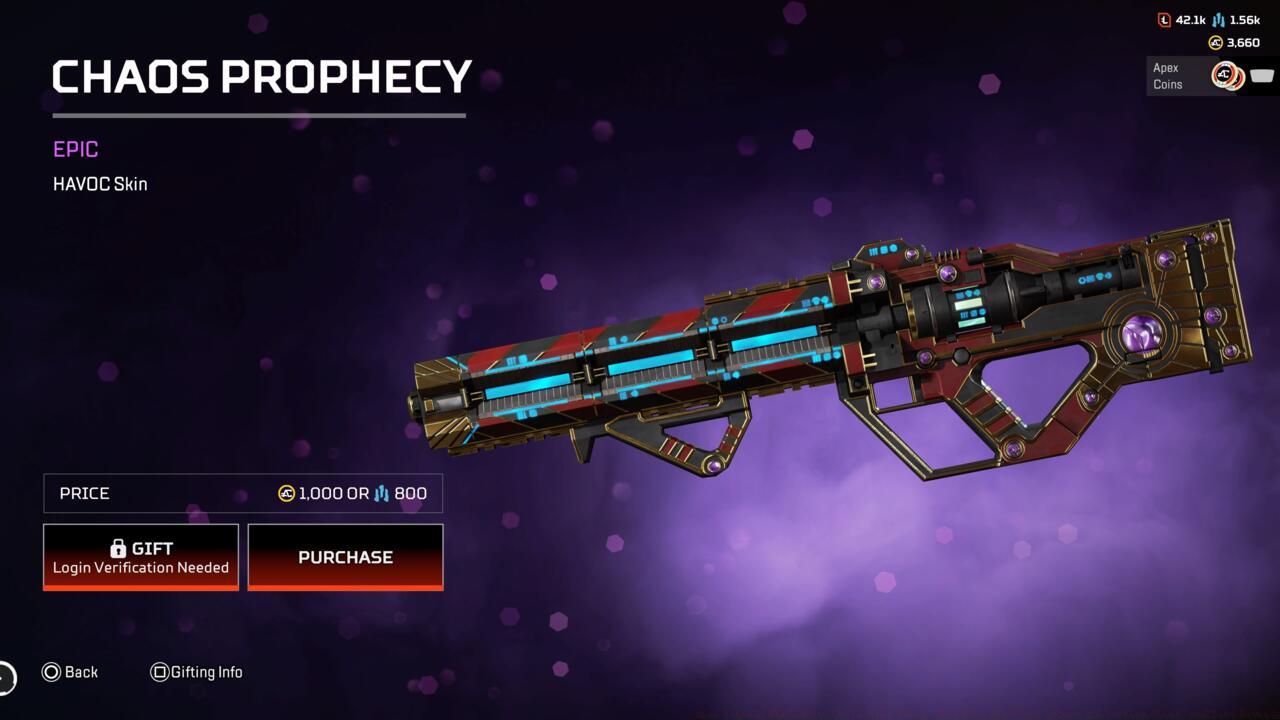Click the EPIC rarity label
The width and height of the screenshot is (1280, 720).
pyautogui.click(x=75, y=149)
